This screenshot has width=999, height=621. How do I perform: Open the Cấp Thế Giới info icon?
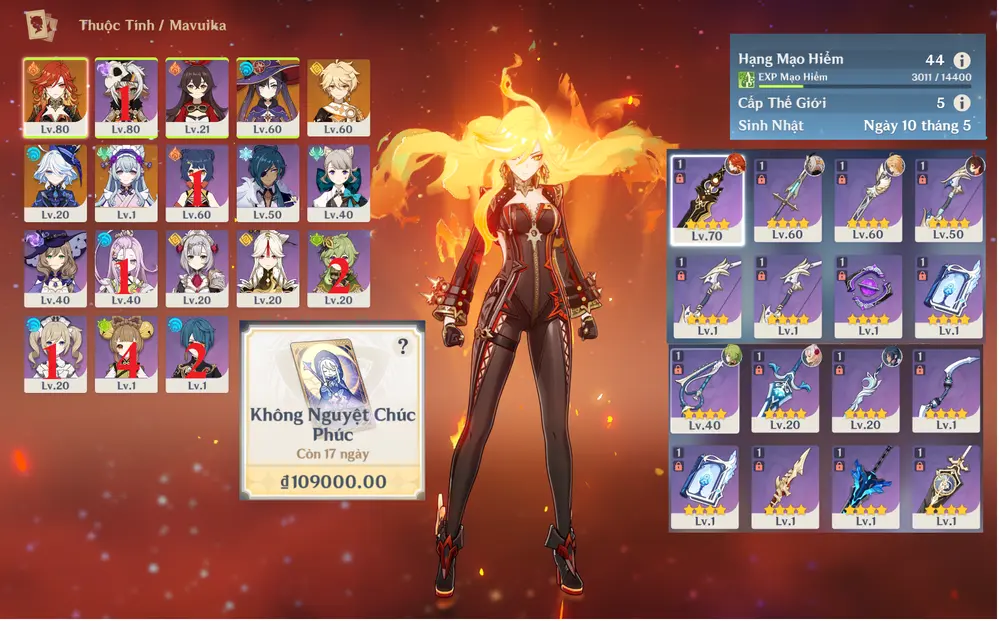pos(961,103)
